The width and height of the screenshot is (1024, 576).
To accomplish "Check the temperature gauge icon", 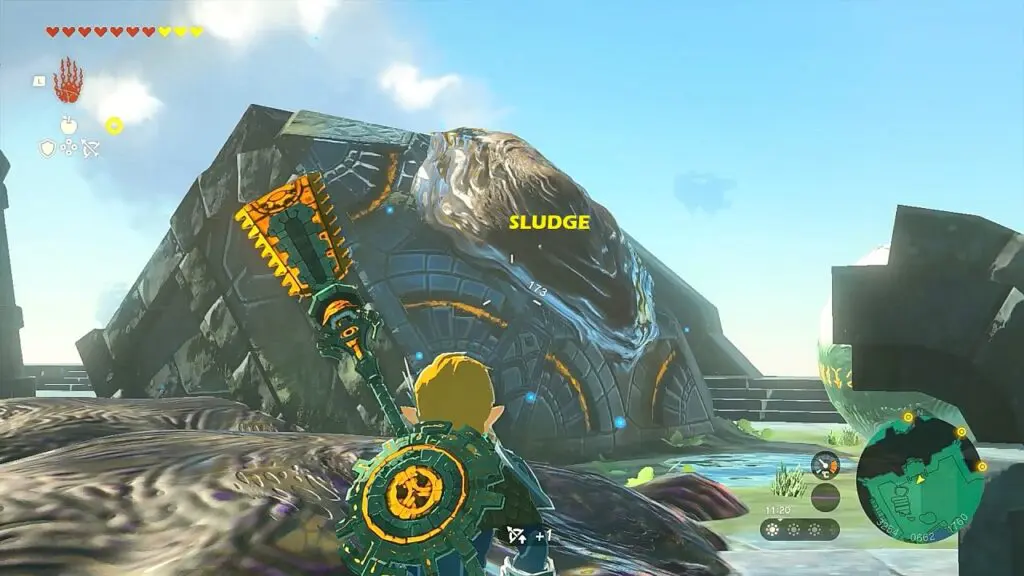I will 825,465.
